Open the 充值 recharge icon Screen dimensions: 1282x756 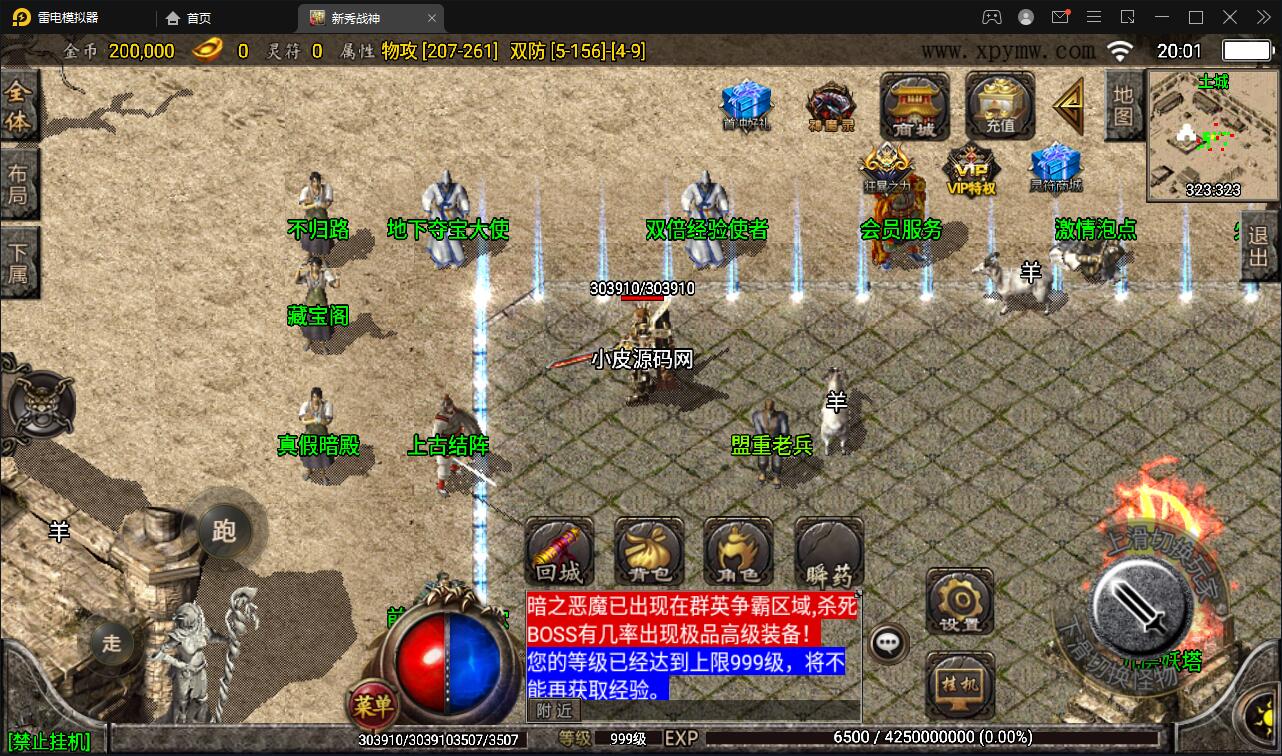(x=997, y=107)
